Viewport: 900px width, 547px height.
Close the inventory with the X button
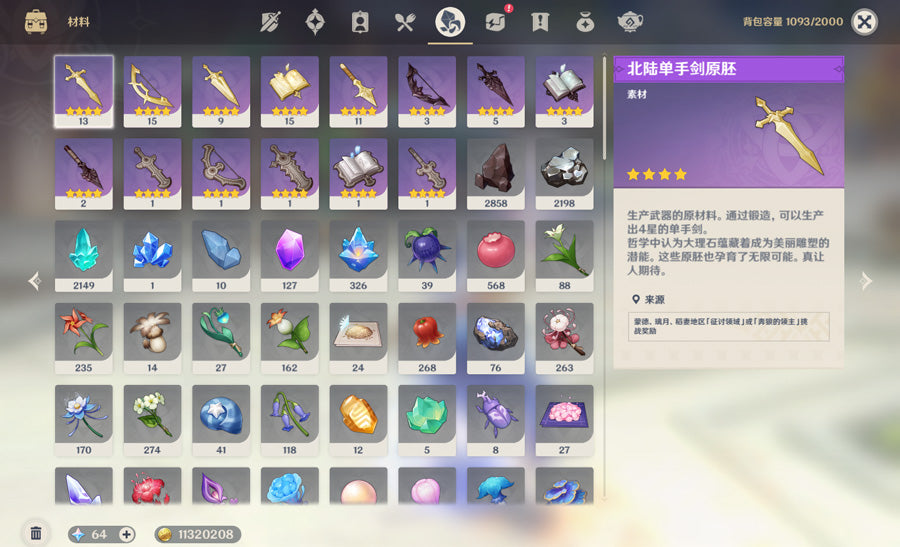pos(864,22)
